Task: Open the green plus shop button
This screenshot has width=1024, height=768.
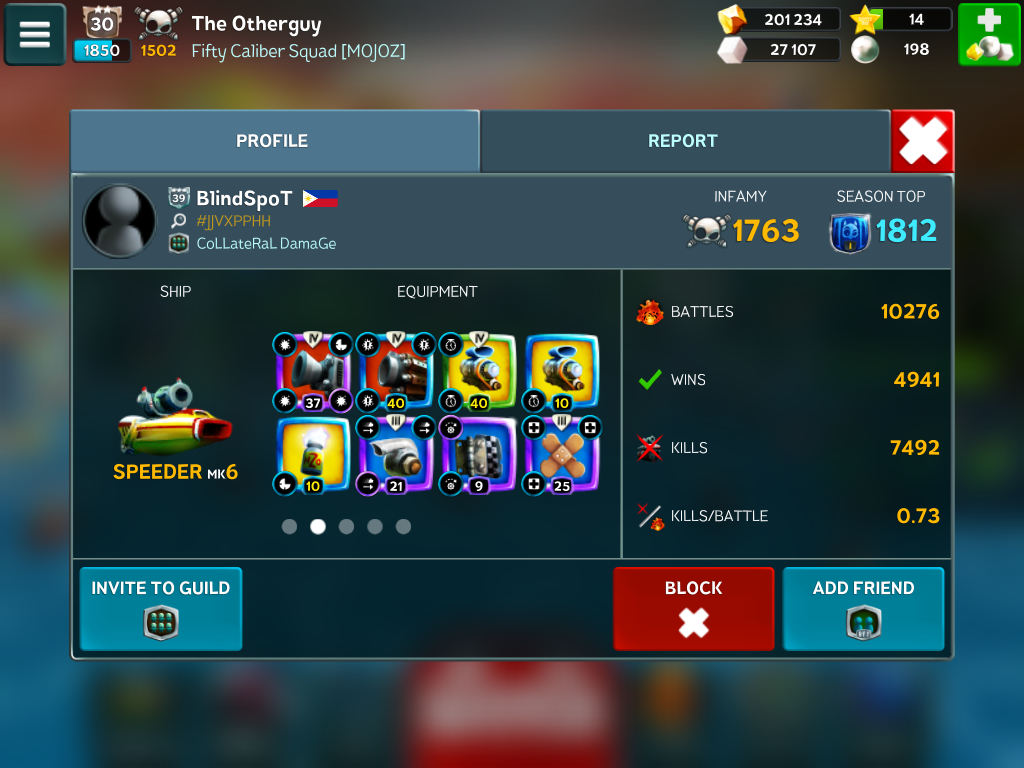Action: (989, 35)
